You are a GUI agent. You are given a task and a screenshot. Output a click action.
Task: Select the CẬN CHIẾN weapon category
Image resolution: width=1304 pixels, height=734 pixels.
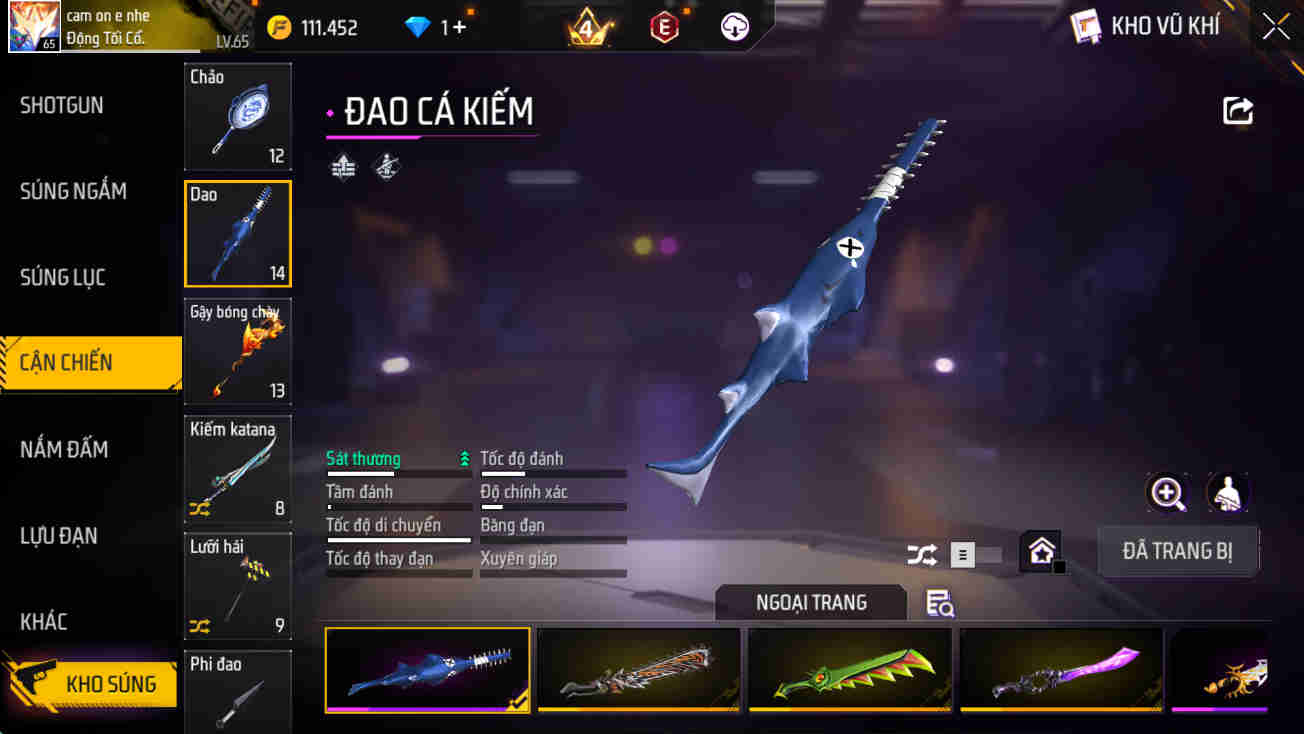pyautogui.click(x=88, y=363)
